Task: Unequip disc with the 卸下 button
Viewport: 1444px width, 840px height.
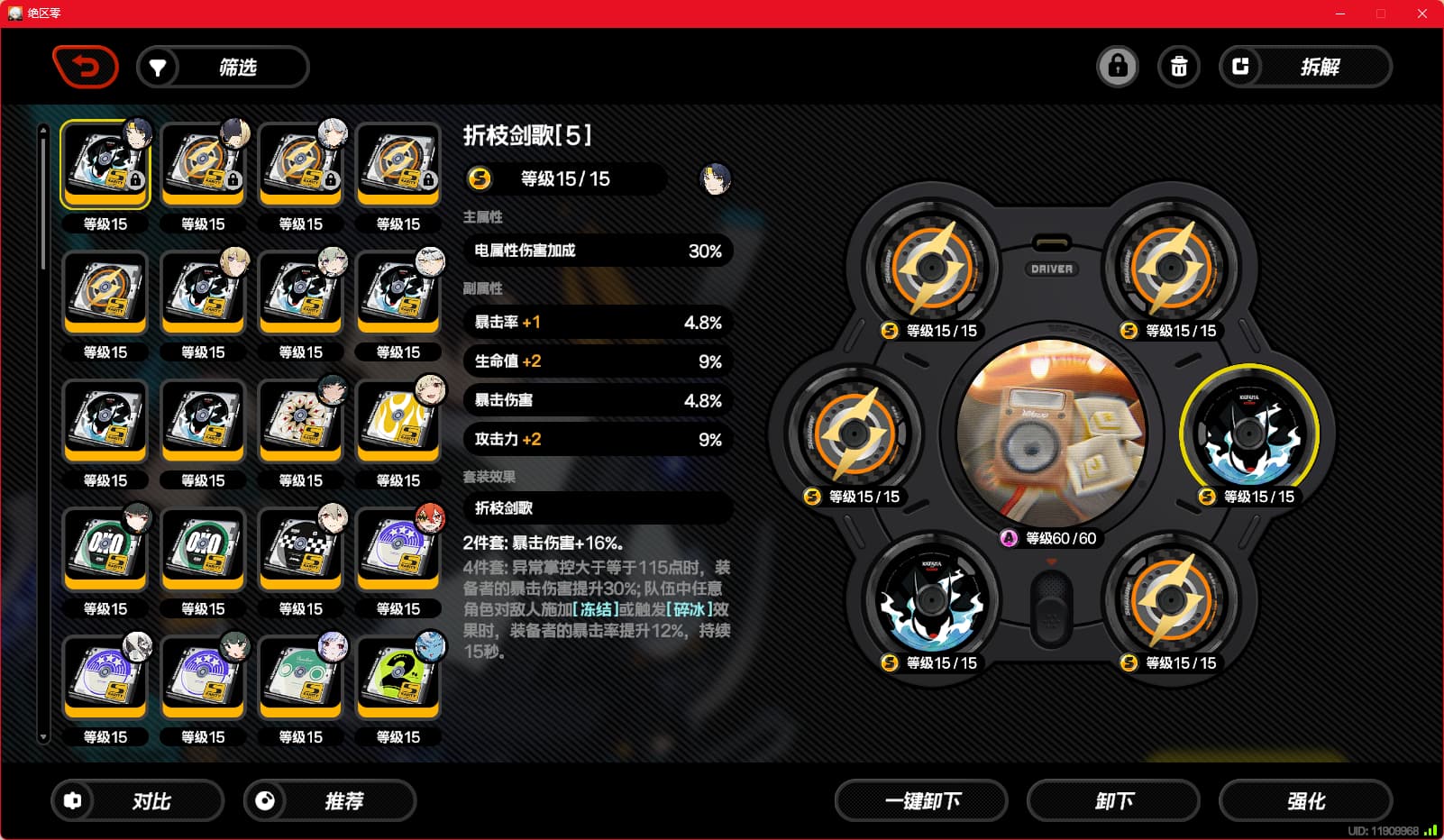Action: (x=1113, y=801)
